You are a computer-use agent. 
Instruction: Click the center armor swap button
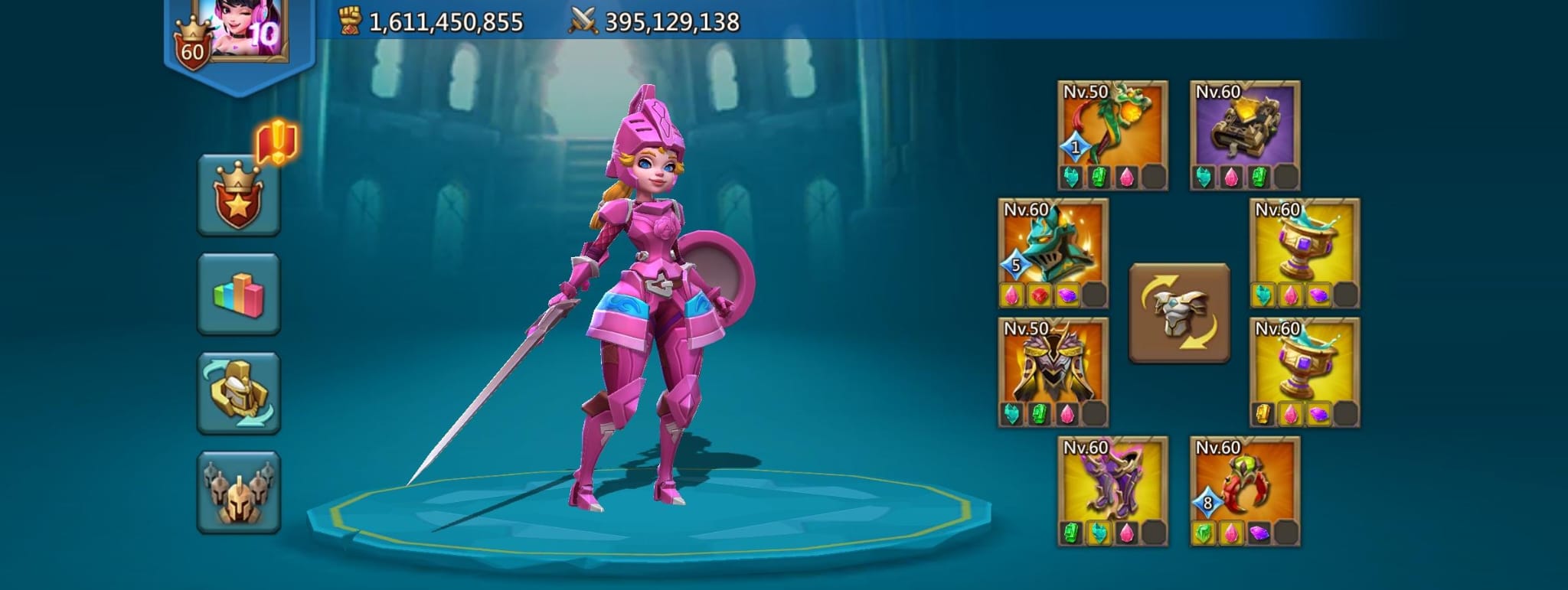(x=1179, y=313)
